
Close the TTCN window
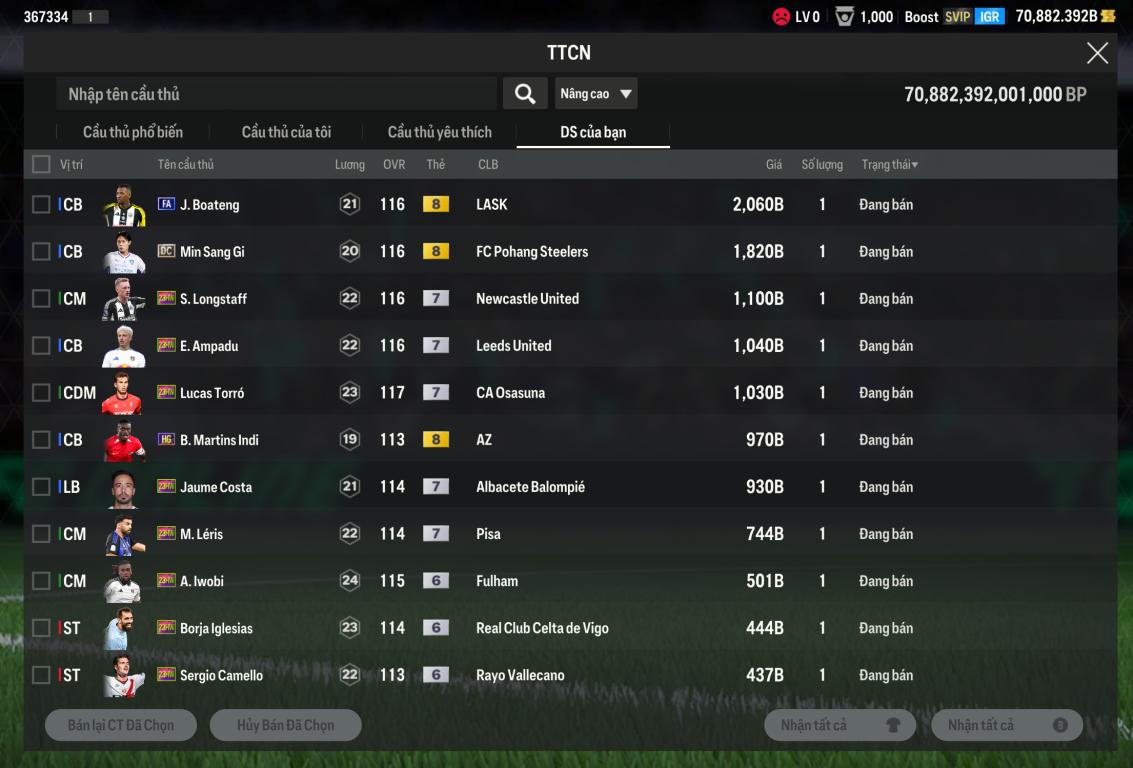coord(1097,54)
